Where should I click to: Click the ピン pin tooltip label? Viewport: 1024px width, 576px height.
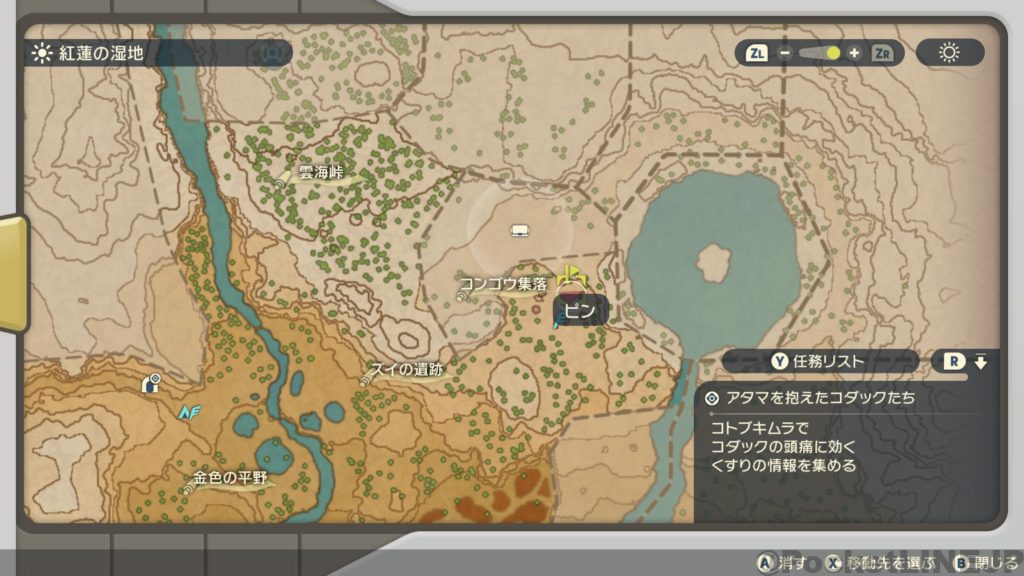click(580, 311)
